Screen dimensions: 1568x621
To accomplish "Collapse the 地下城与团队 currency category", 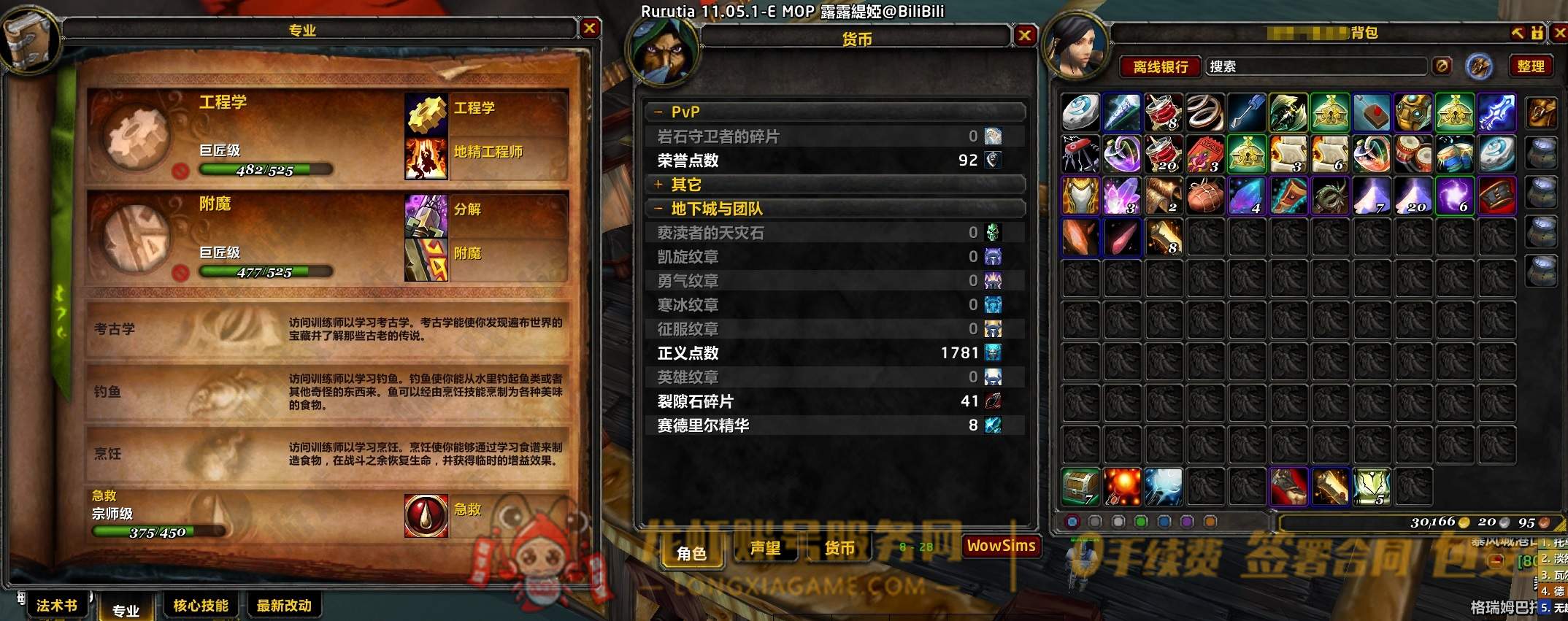I will [x=660, y=208].
